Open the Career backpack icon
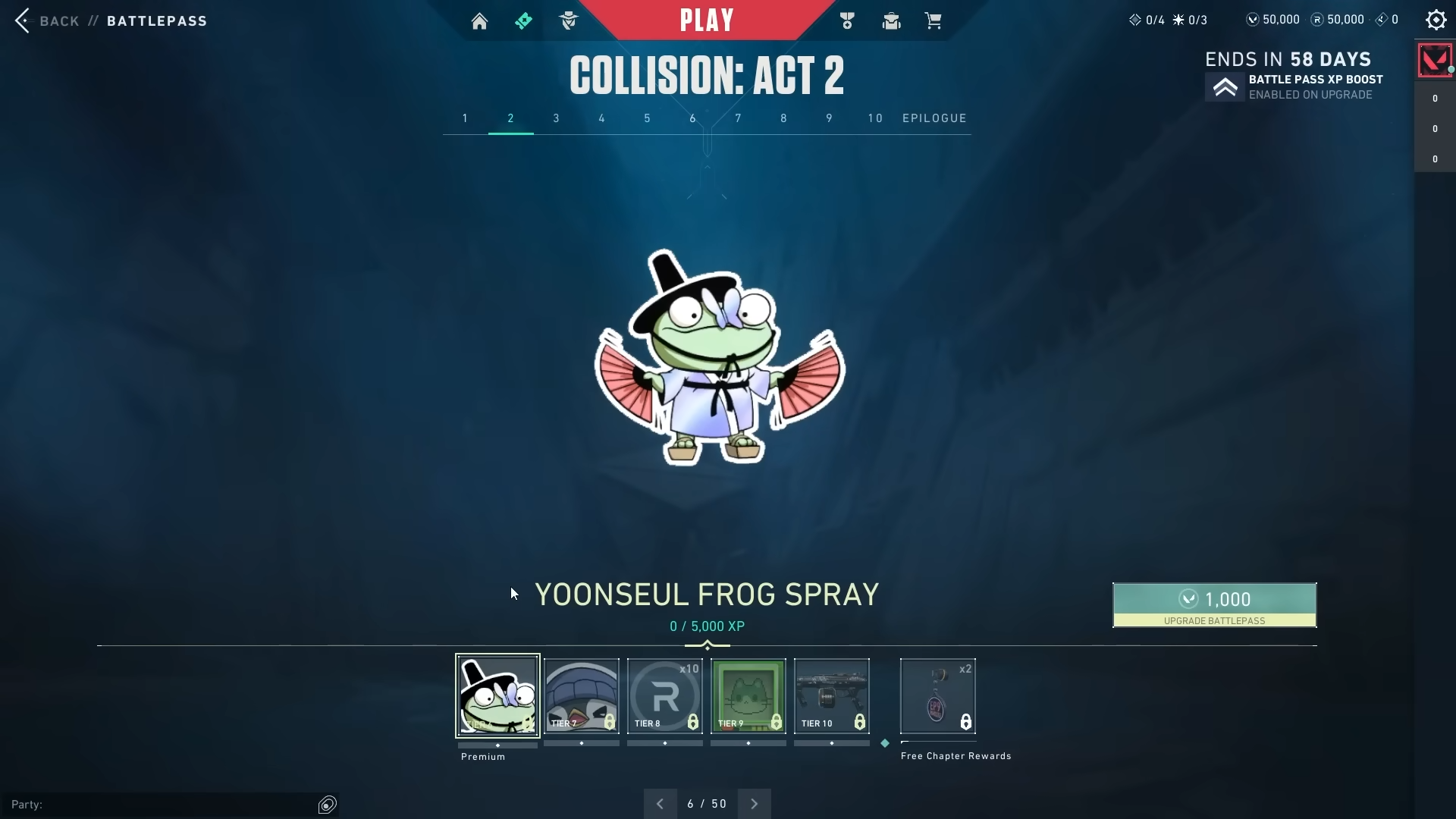1456x819 pixels. 891,20
